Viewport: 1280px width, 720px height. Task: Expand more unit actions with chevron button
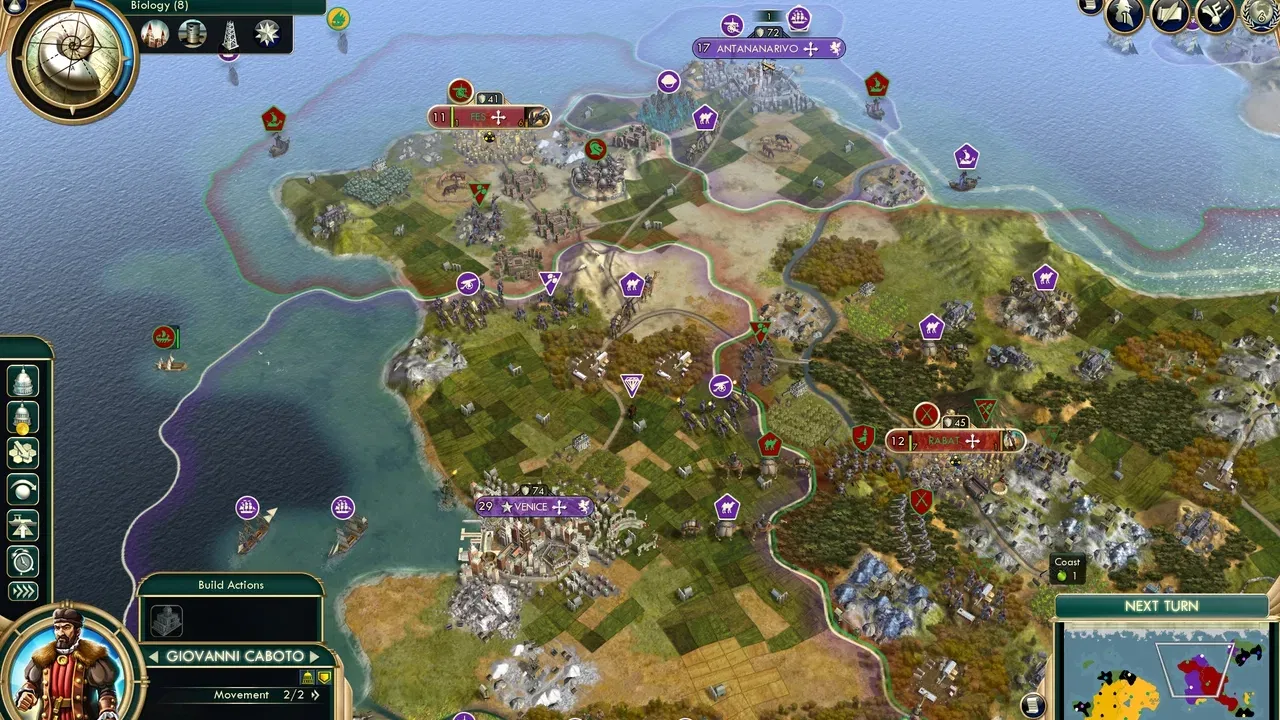coord(23,592)
